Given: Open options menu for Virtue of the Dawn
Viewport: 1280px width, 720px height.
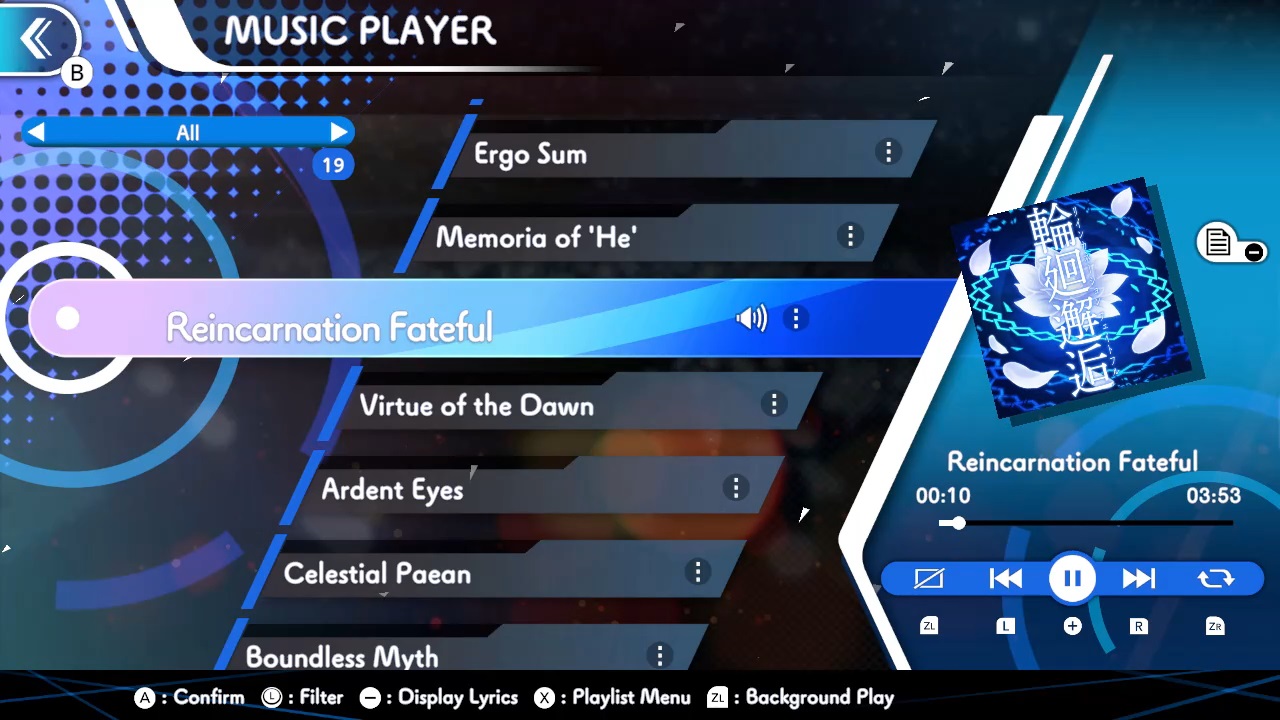Looking at the screenshot, I should coord(774,404).
